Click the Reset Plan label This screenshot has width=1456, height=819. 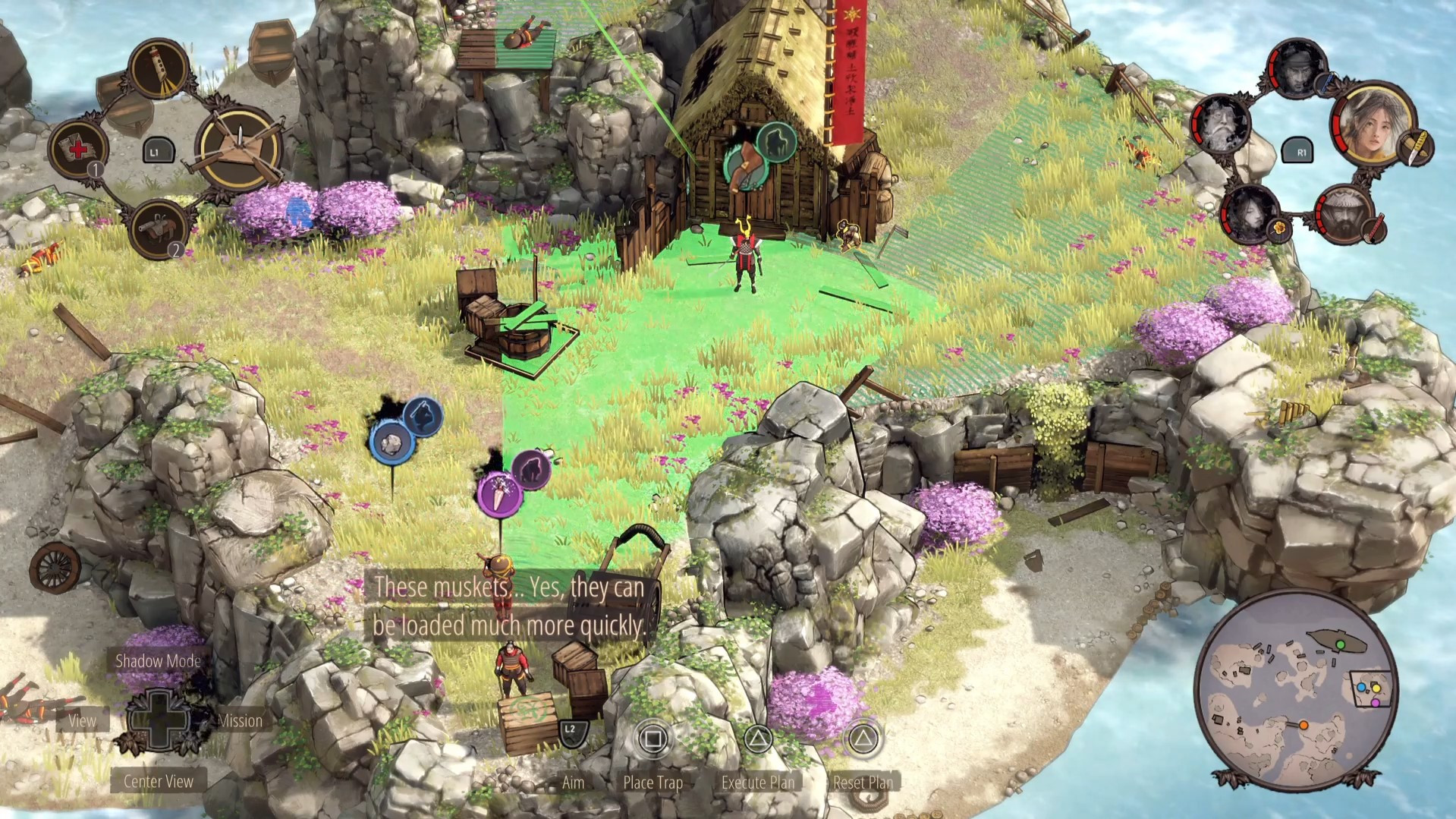click(863, 782)
